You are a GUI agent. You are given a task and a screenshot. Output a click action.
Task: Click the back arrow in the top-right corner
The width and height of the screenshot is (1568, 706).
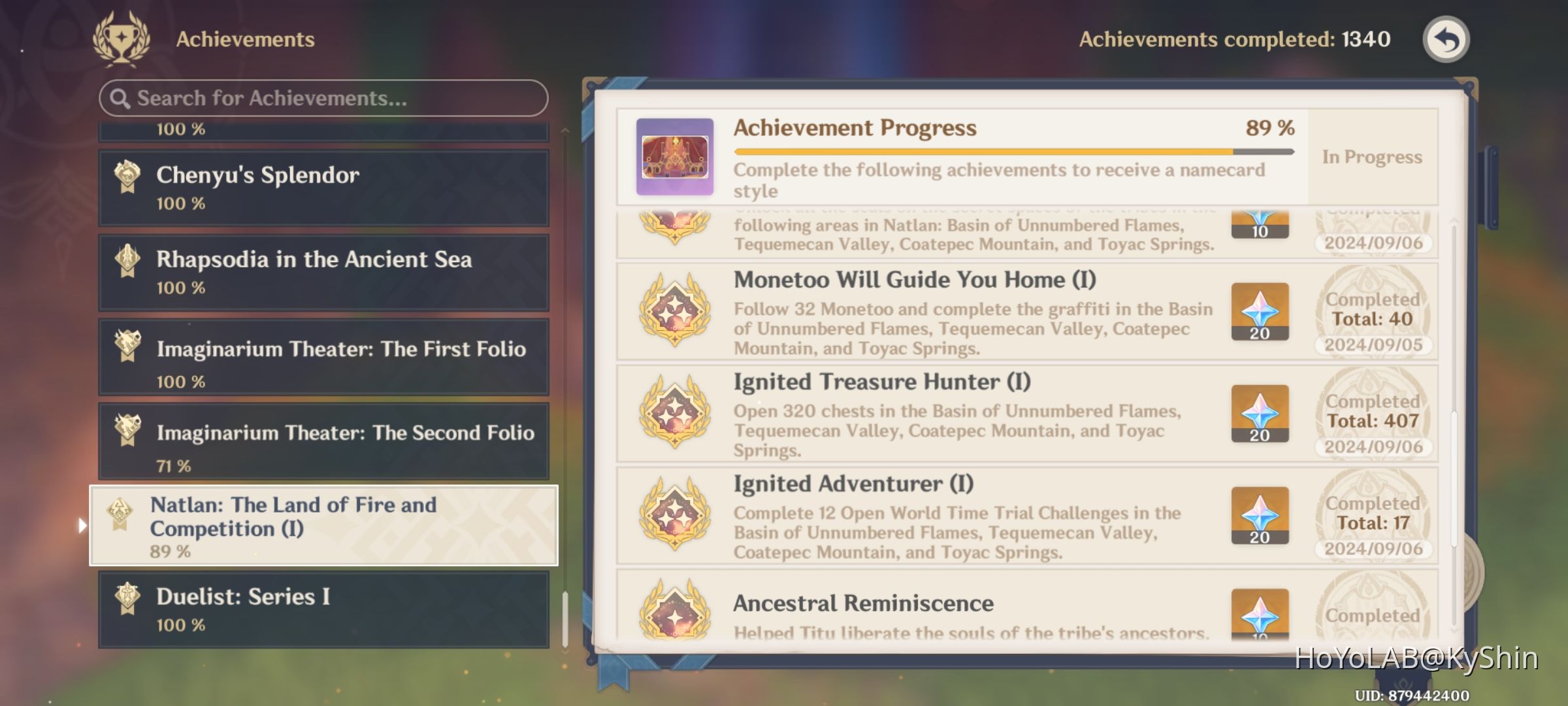click(1446, 39)
